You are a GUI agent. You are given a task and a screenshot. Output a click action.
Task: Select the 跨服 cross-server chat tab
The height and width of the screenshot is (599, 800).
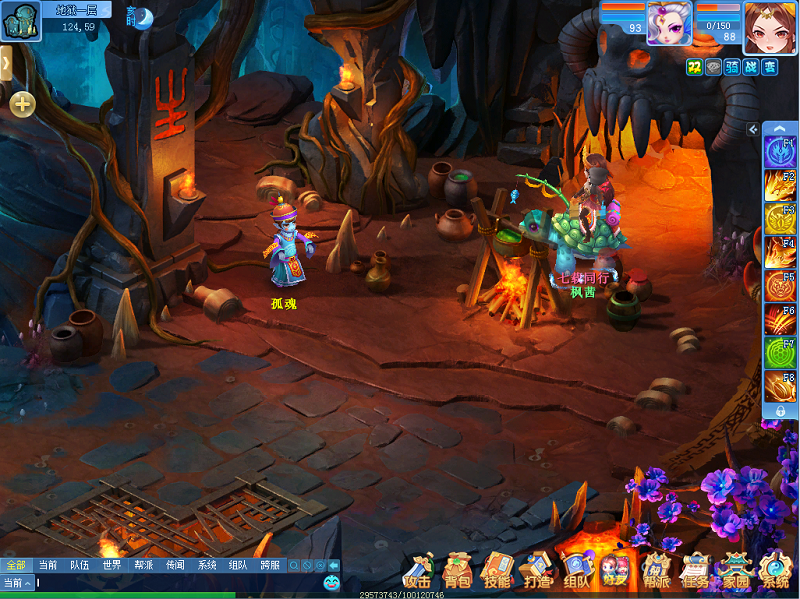click(270, 565)
